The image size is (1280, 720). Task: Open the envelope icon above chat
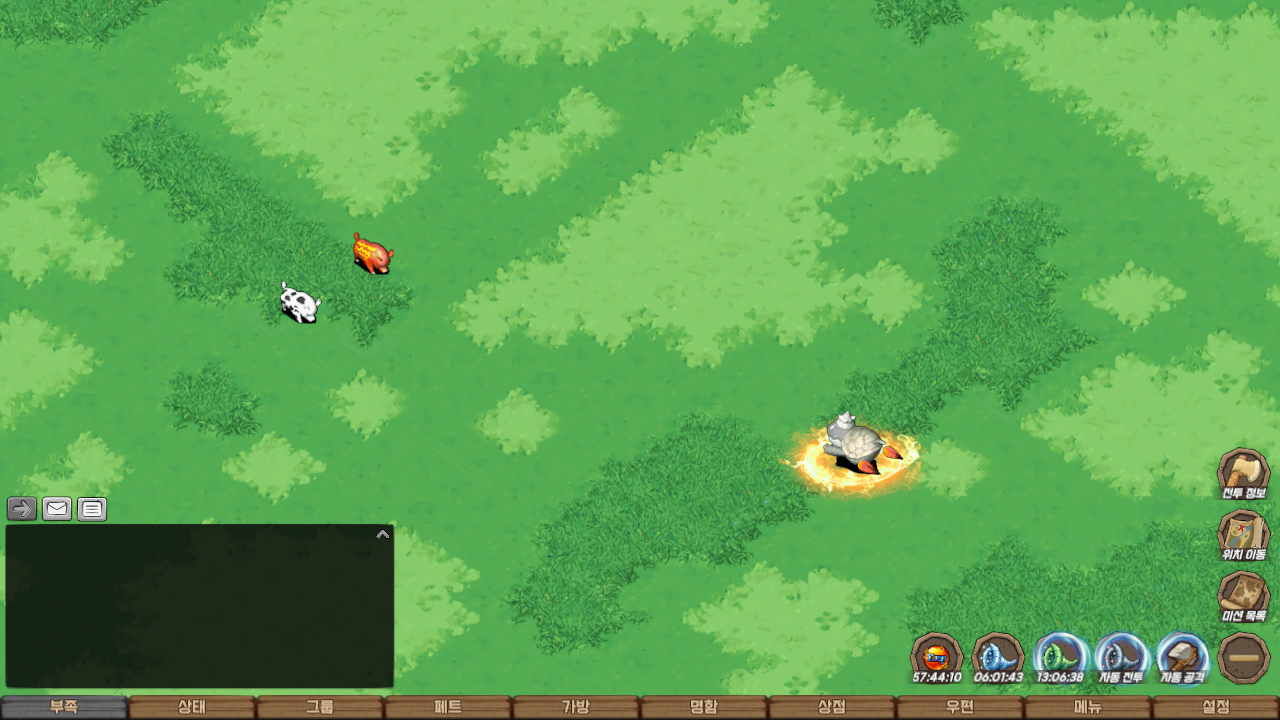(x=57, y=509)
